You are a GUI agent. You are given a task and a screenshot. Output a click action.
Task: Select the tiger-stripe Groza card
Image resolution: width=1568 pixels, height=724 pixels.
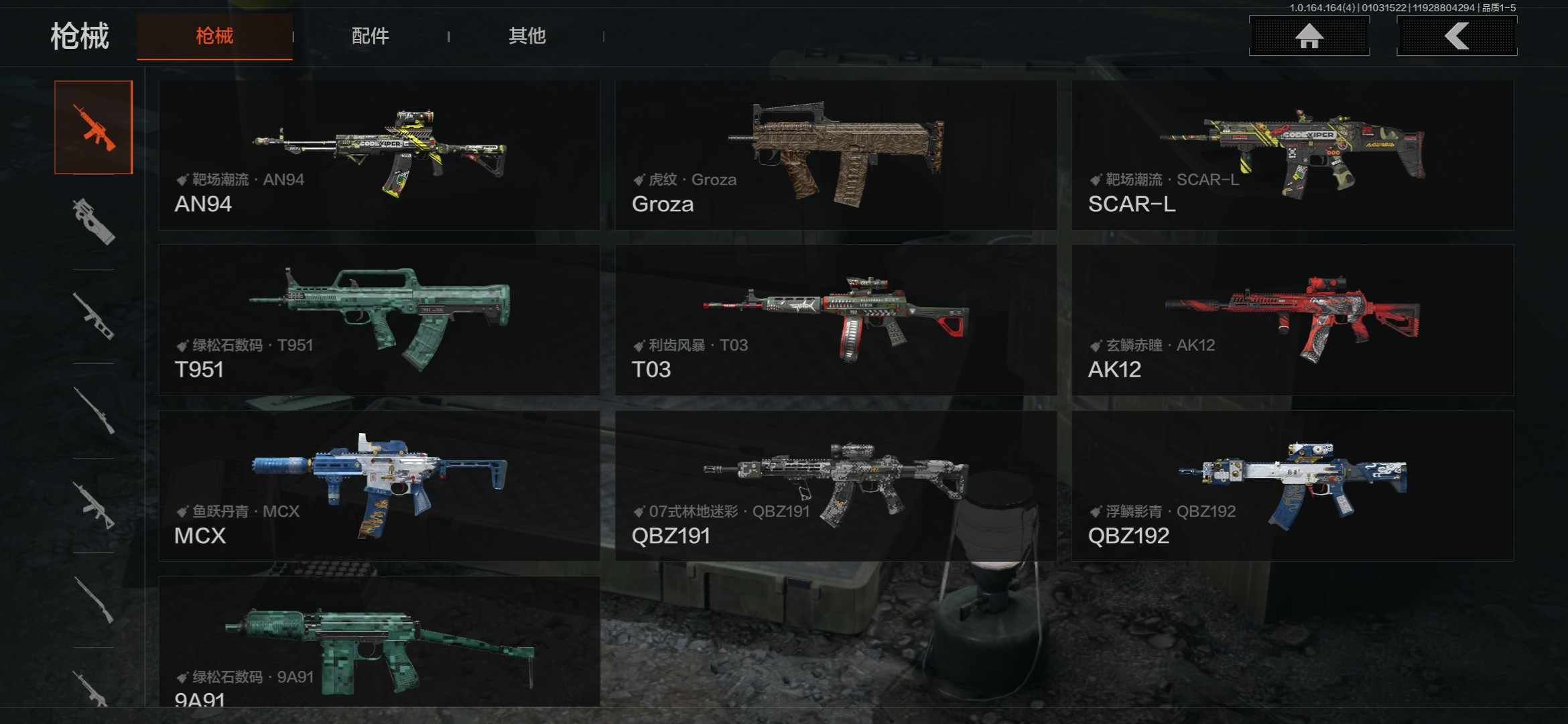tap(836, 156)
